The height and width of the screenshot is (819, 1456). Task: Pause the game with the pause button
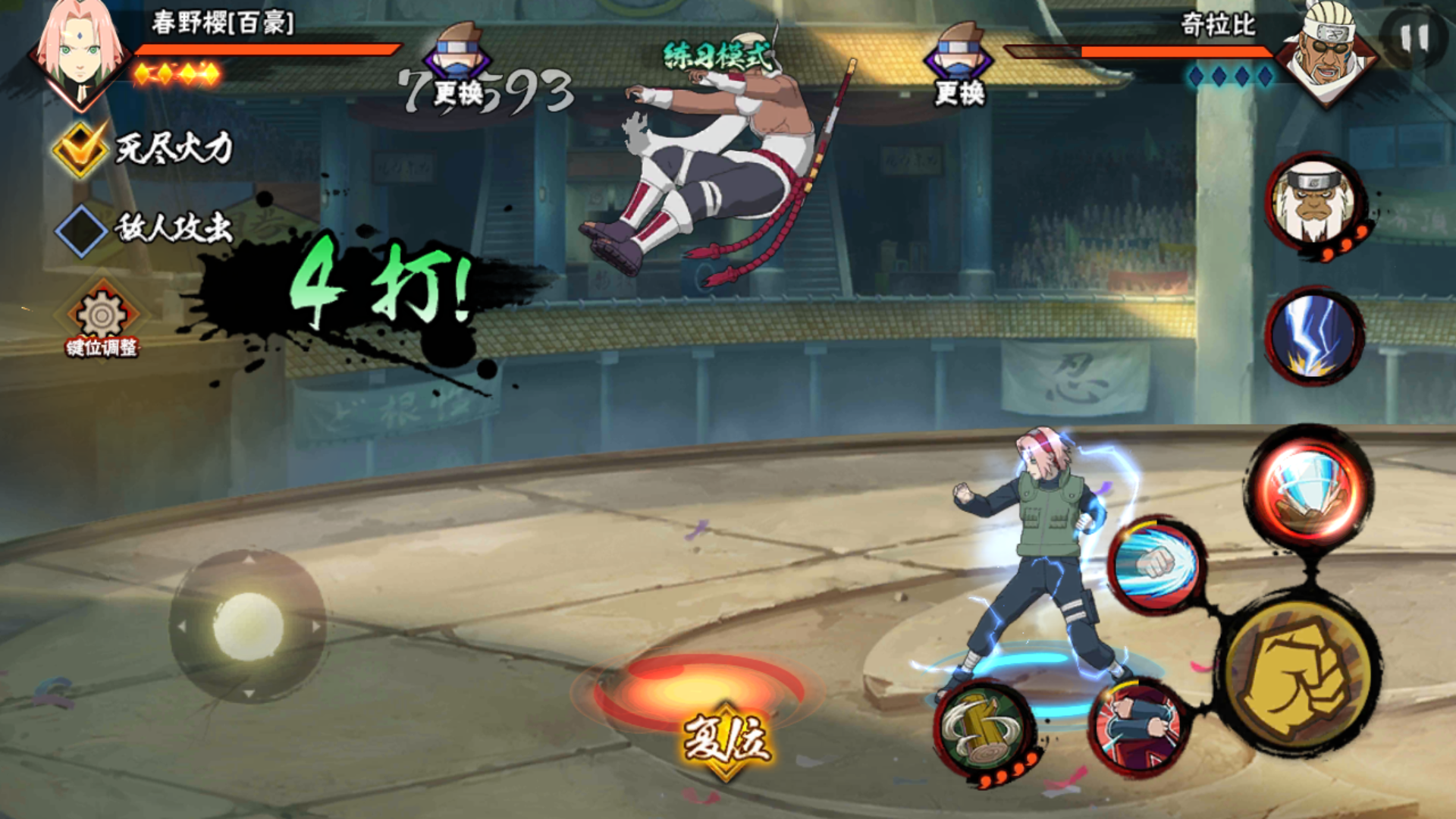1414,38
